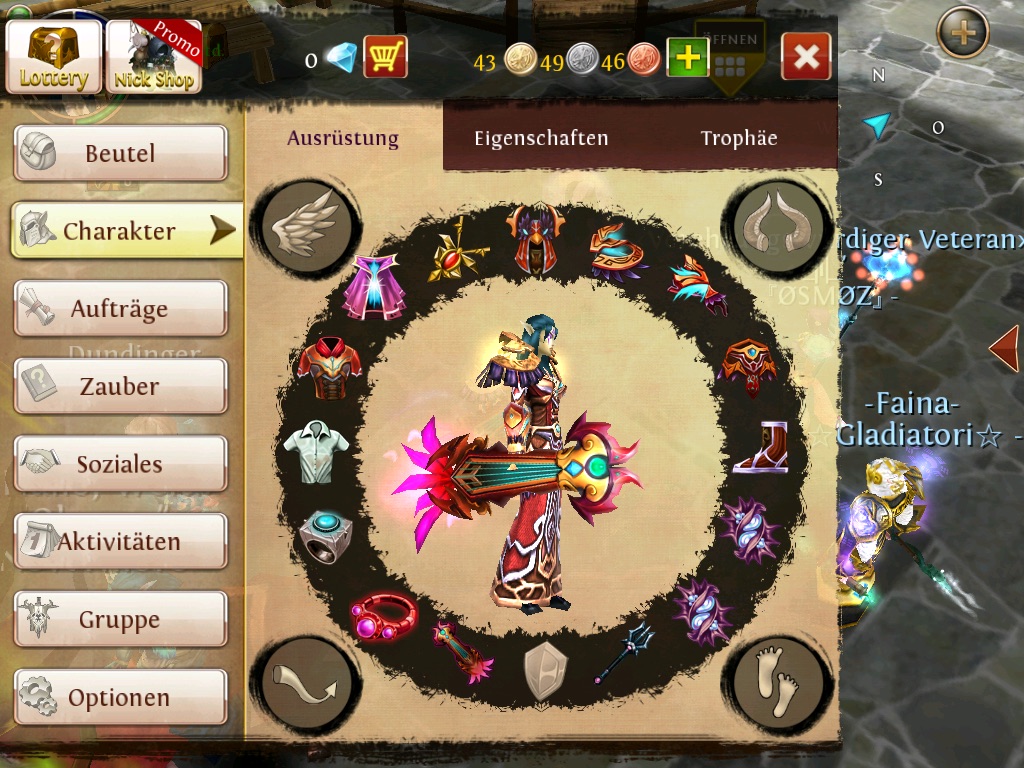Open the Lottery chest

[x=54, y=57]
